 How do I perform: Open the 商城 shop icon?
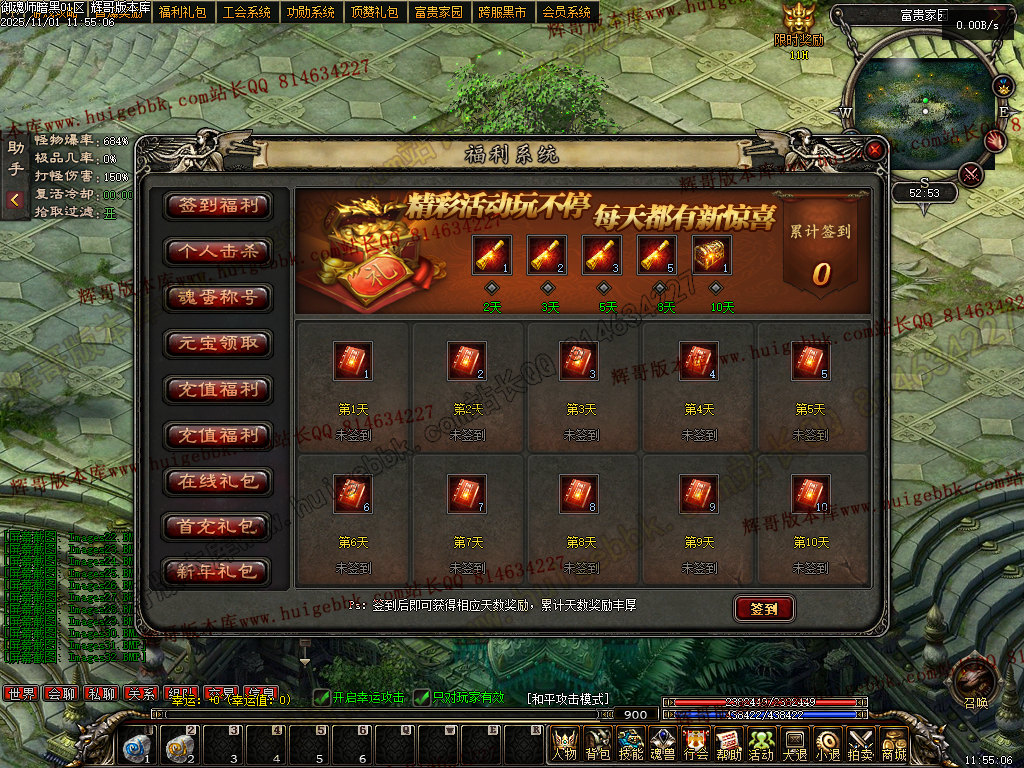pos(893,744)
